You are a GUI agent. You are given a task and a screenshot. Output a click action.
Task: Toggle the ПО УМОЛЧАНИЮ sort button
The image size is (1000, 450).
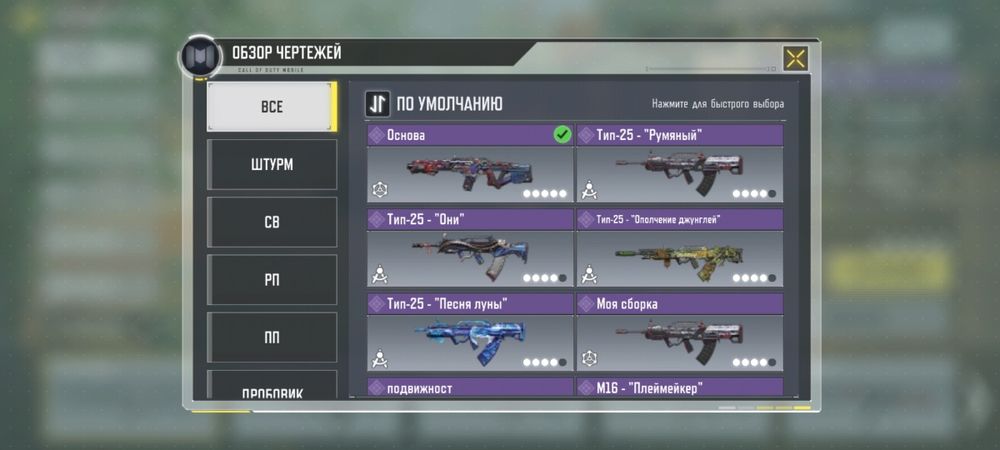coord(377,104)
